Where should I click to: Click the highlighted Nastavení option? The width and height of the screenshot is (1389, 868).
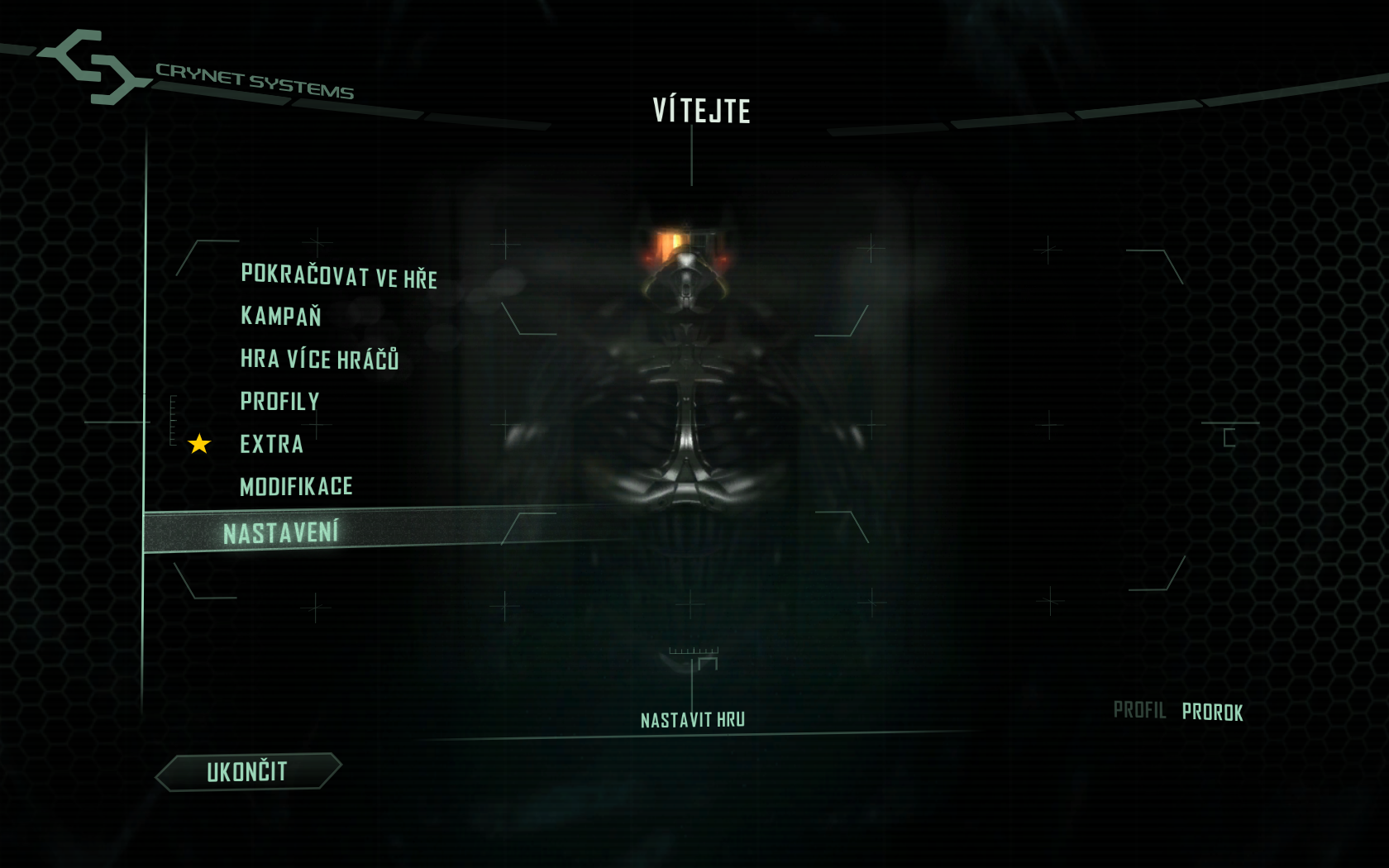tap(281, 533)
